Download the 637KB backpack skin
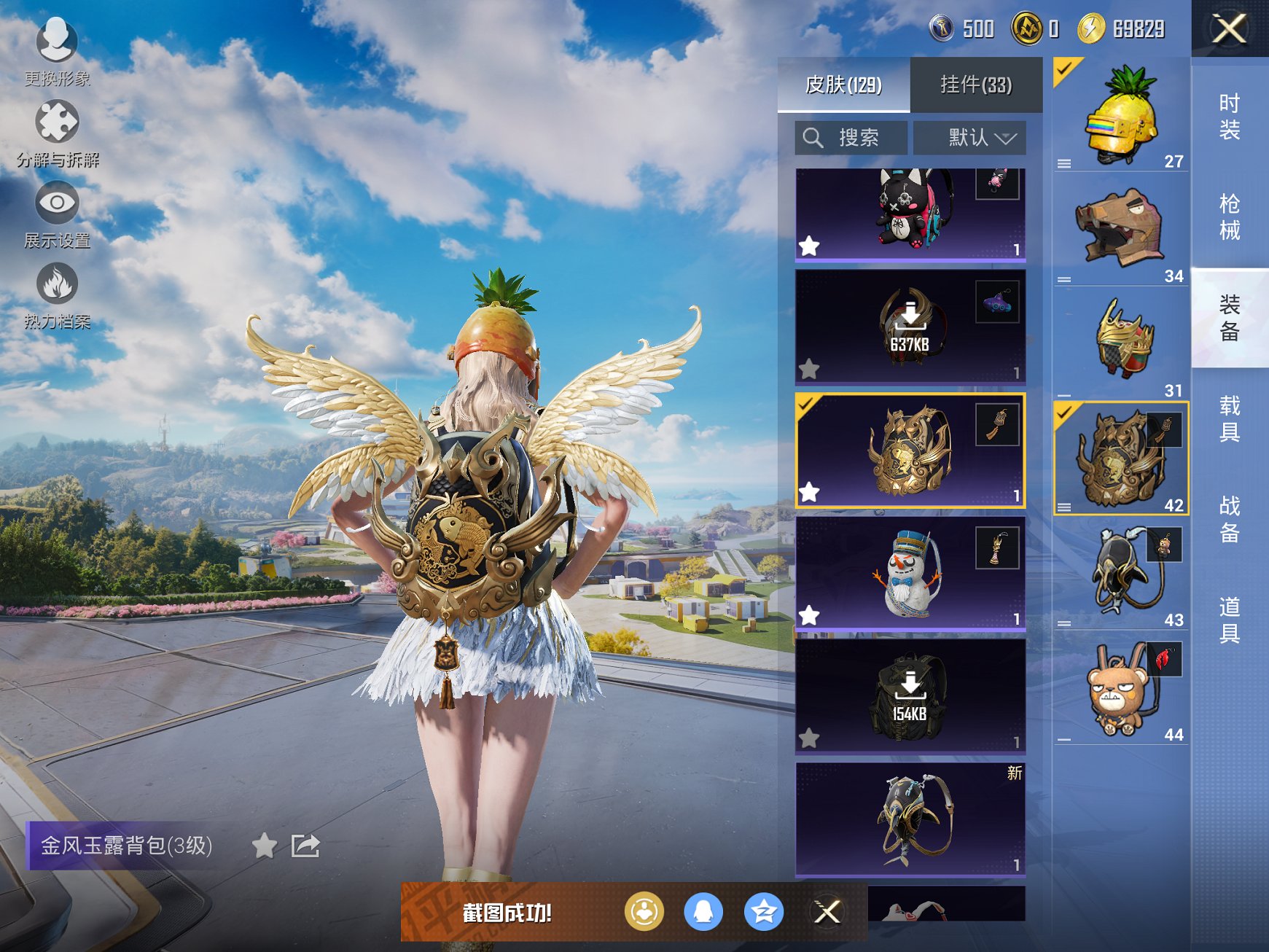 pyautogui.click(x=910, y=327)
